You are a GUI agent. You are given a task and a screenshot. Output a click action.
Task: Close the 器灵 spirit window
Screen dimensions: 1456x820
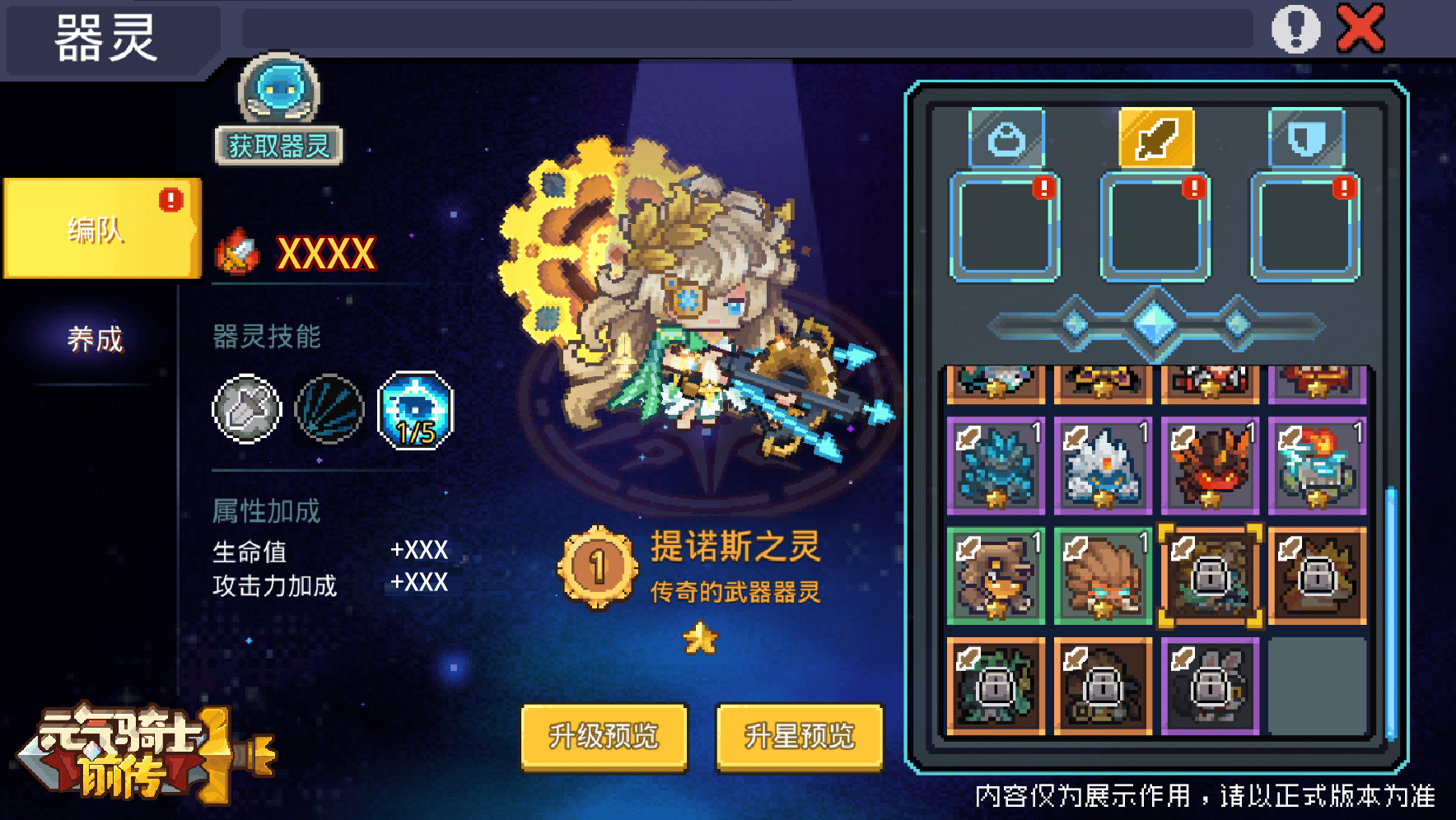[x=1360, y=30]
